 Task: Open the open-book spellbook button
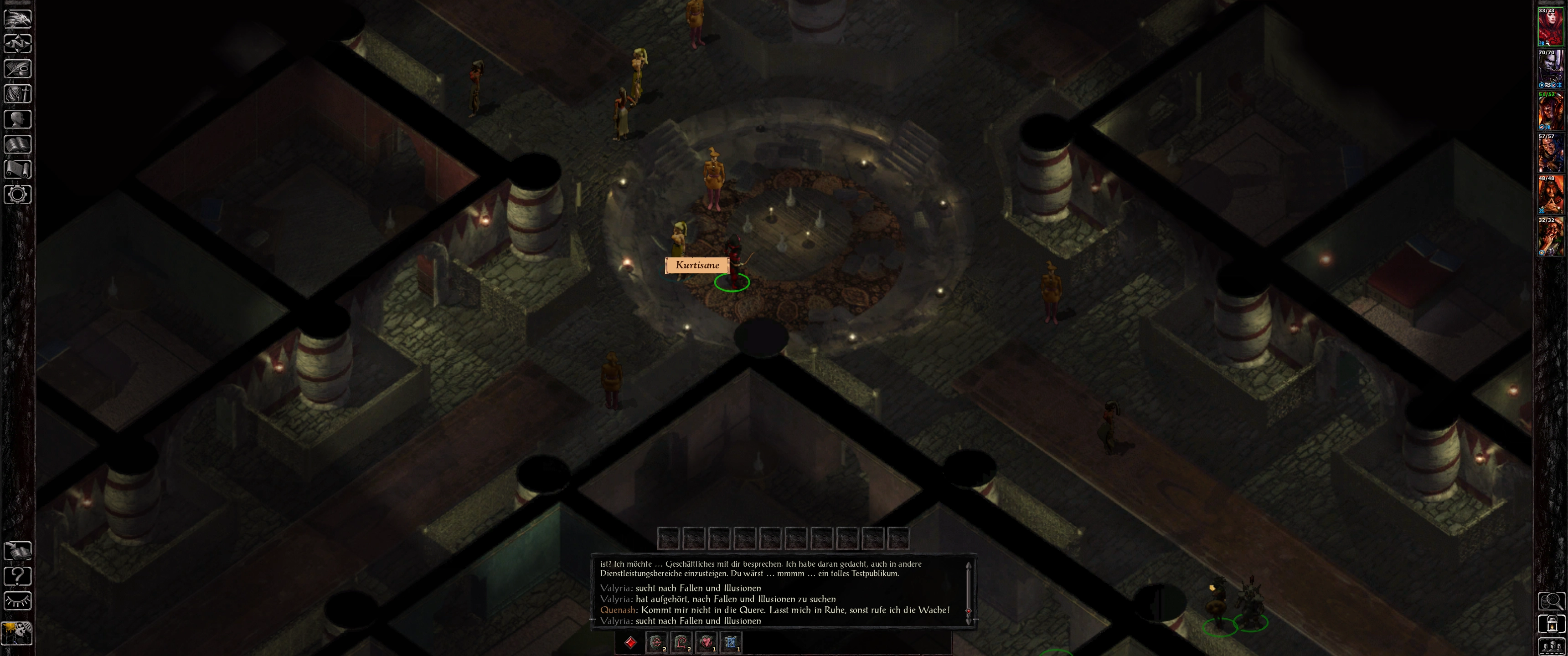pos(18,144)
